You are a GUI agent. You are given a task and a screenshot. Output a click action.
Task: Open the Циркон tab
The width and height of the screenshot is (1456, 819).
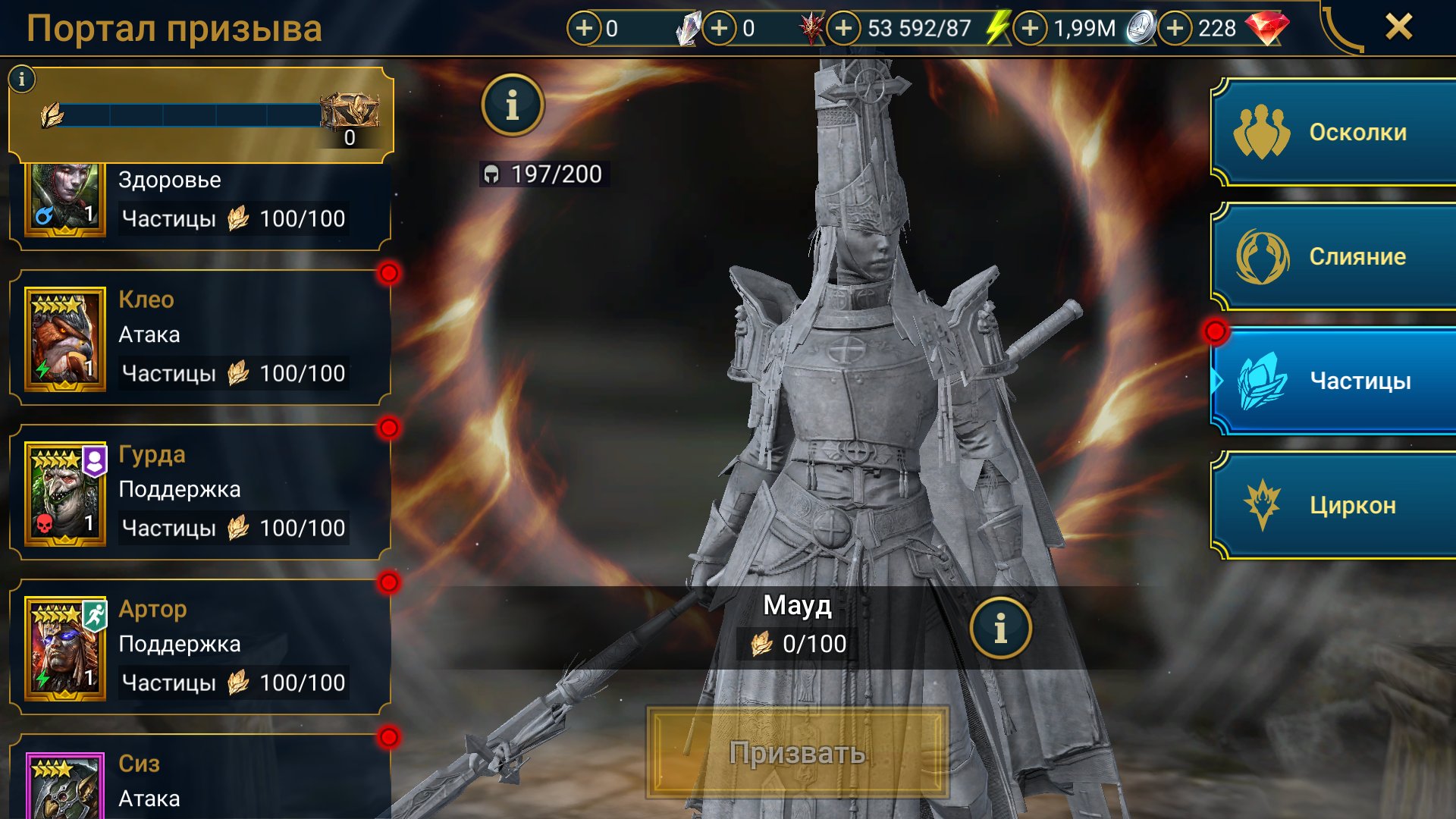click(x=1335, y=505)
